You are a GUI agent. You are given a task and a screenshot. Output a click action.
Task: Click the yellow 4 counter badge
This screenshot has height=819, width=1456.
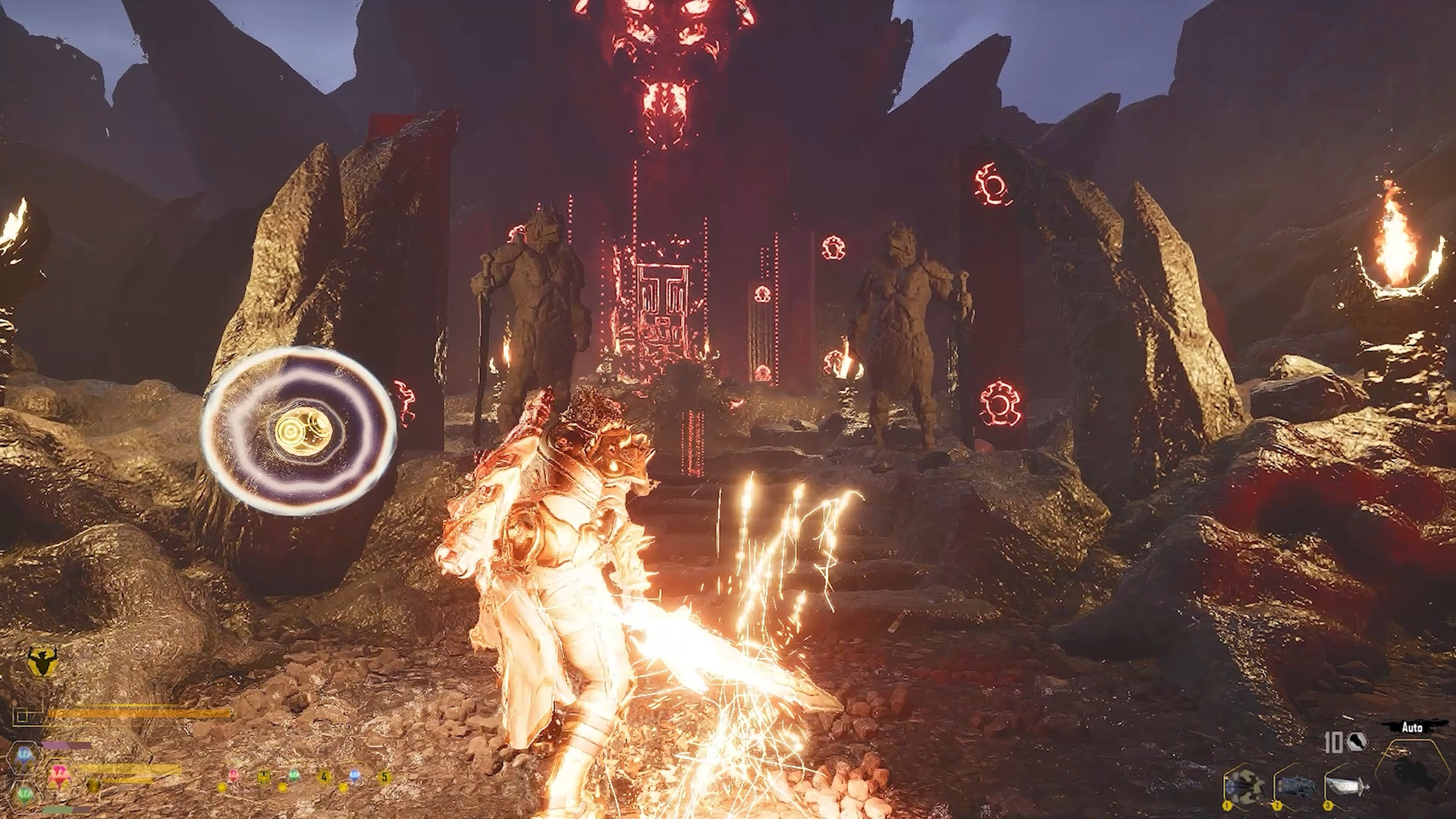[x=324, y=777]
